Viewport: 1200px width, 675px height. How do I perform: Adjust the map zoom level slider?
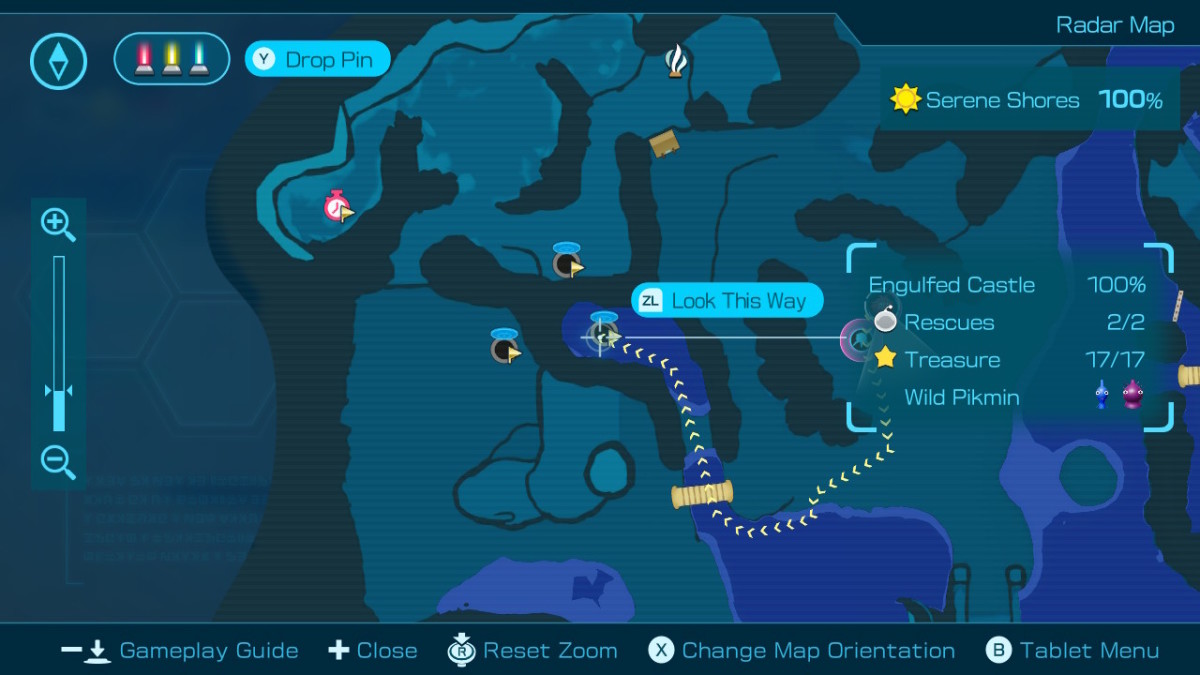(x=59, y=391)
